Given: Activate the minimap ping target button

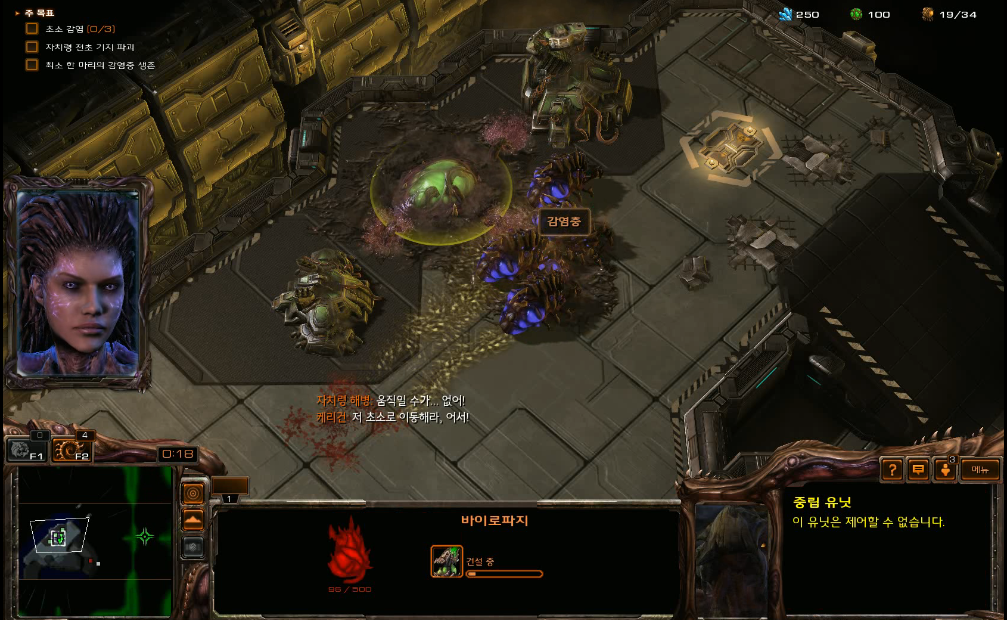Looking at the screenshot, I should coord(193,494).
